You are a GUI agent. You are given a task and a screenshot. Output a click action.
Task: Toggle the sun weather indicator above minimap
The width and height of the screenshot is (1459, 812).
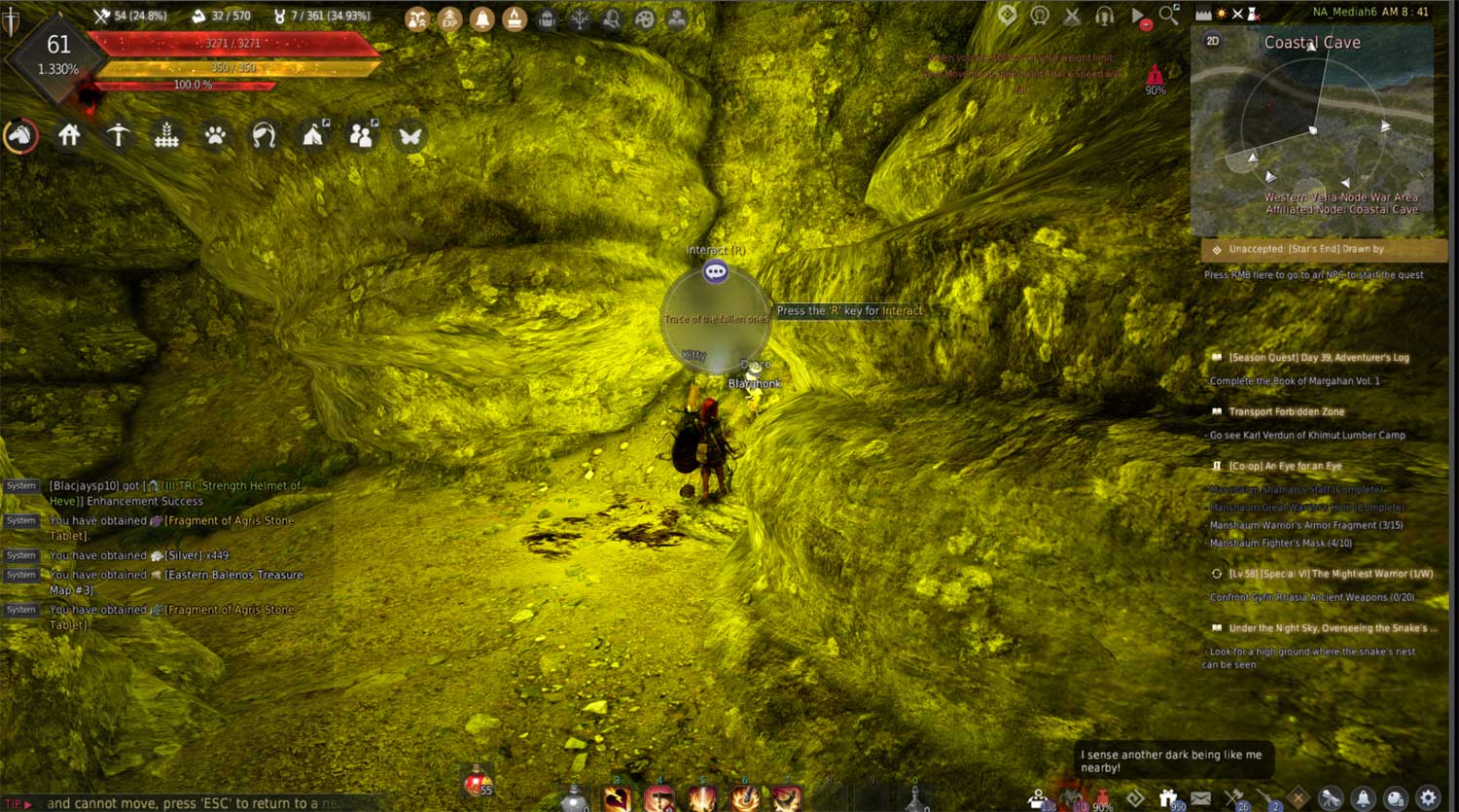[x=1223, y=14]
